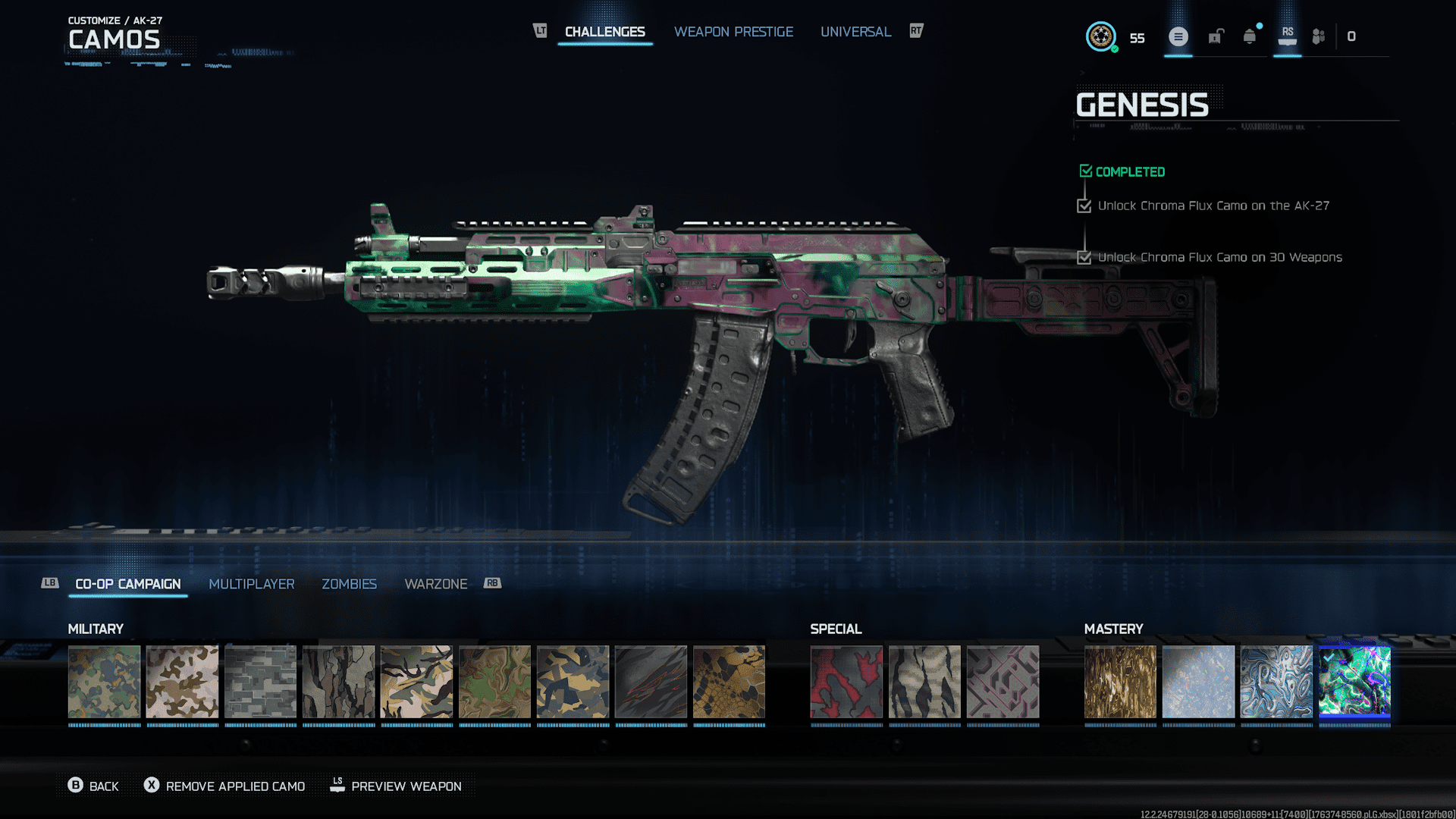
Task: Open the Warzone camo category
Action: coord(436,584)
